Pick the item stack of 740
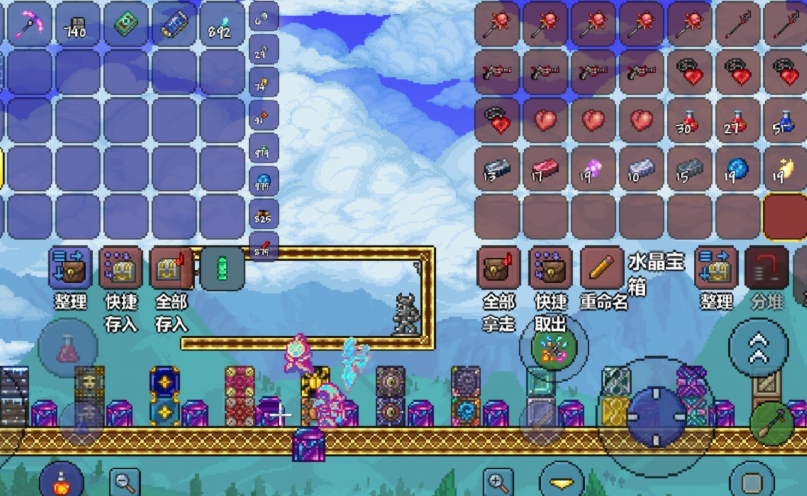Viewport: 807px width, 496px height. 76,22
